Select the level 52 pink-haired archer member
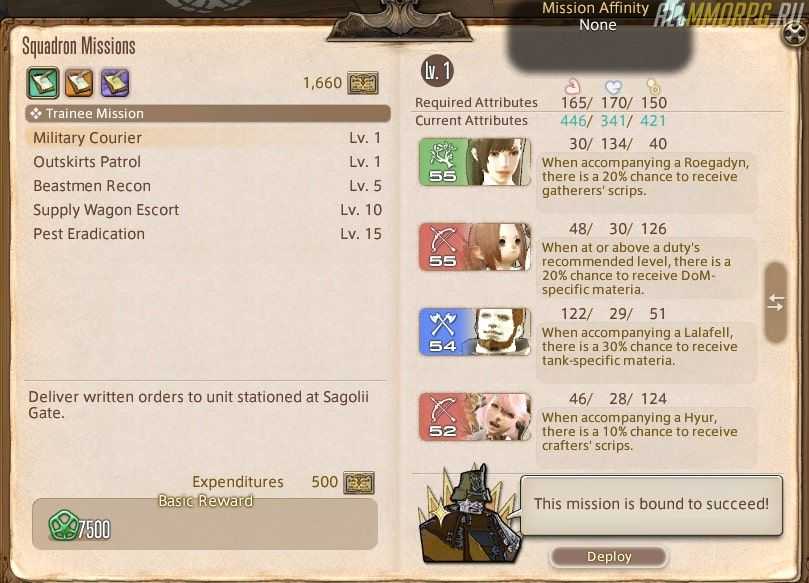809x583 pixels. click(x=475, y=416)
